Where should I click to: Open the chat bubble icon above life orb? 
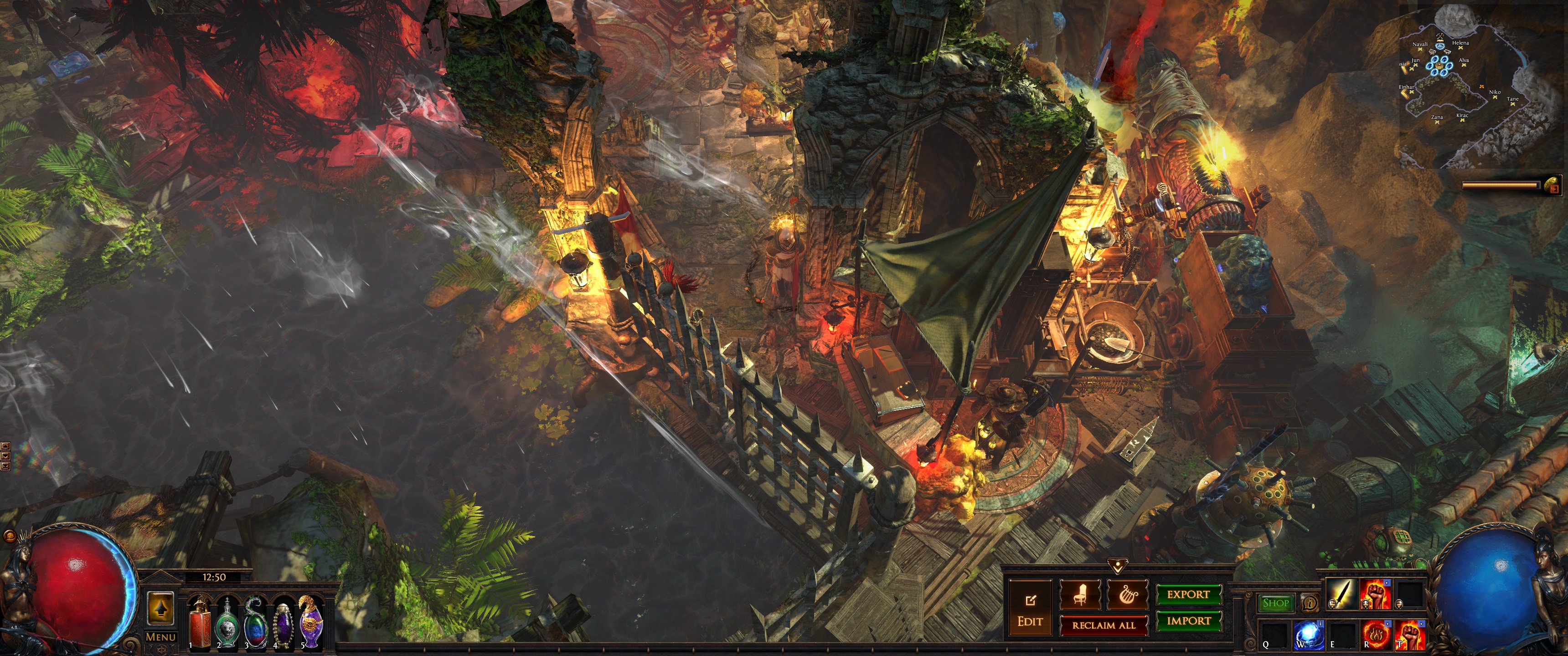(x=9, y=536)
